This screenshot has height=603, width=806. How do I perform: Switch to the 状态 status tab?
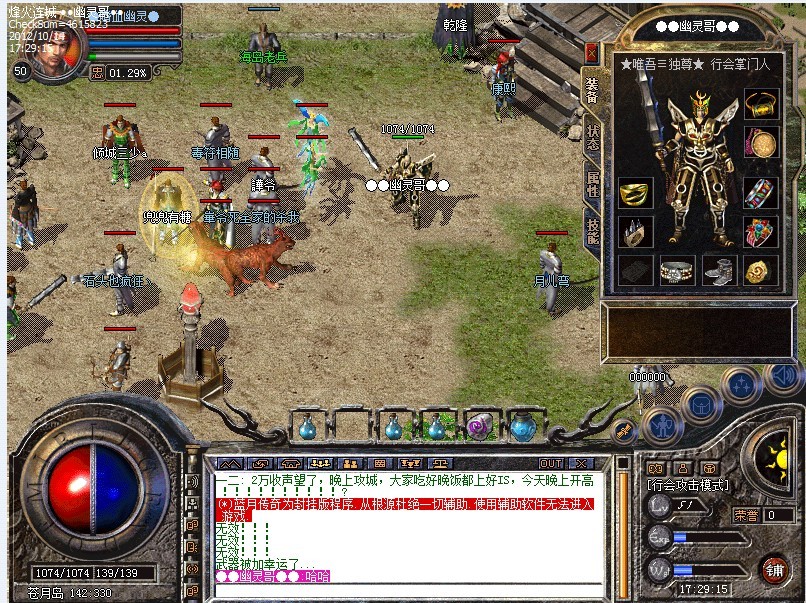point(592,136)
